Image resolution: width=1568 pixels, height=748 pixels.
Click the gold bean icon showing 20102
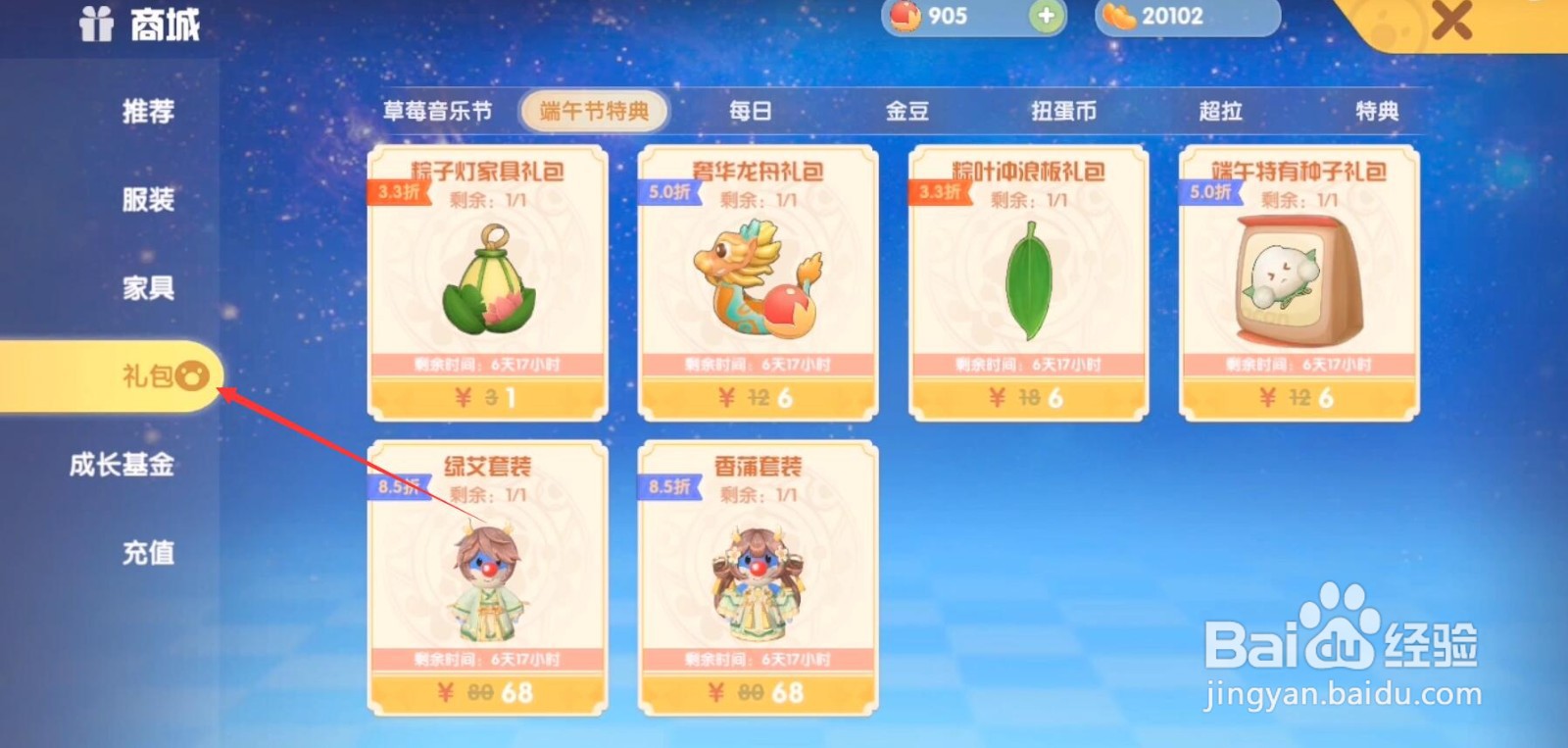pos(1120,17)
